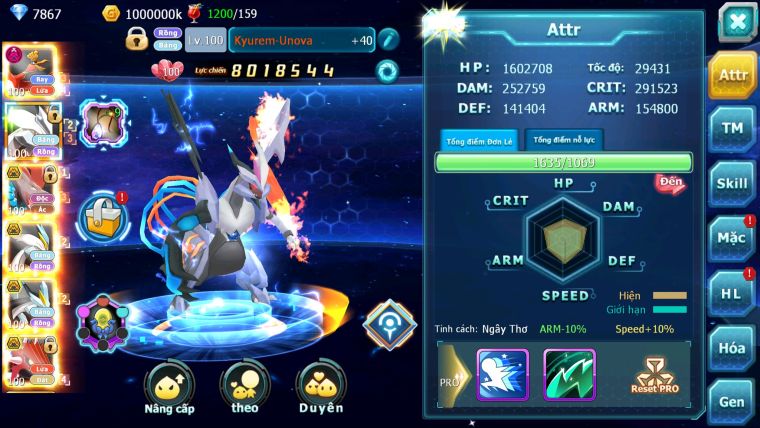Switch to the Attr tab
Viewport: 760px width, 428px height.
(x=733, y=75)
